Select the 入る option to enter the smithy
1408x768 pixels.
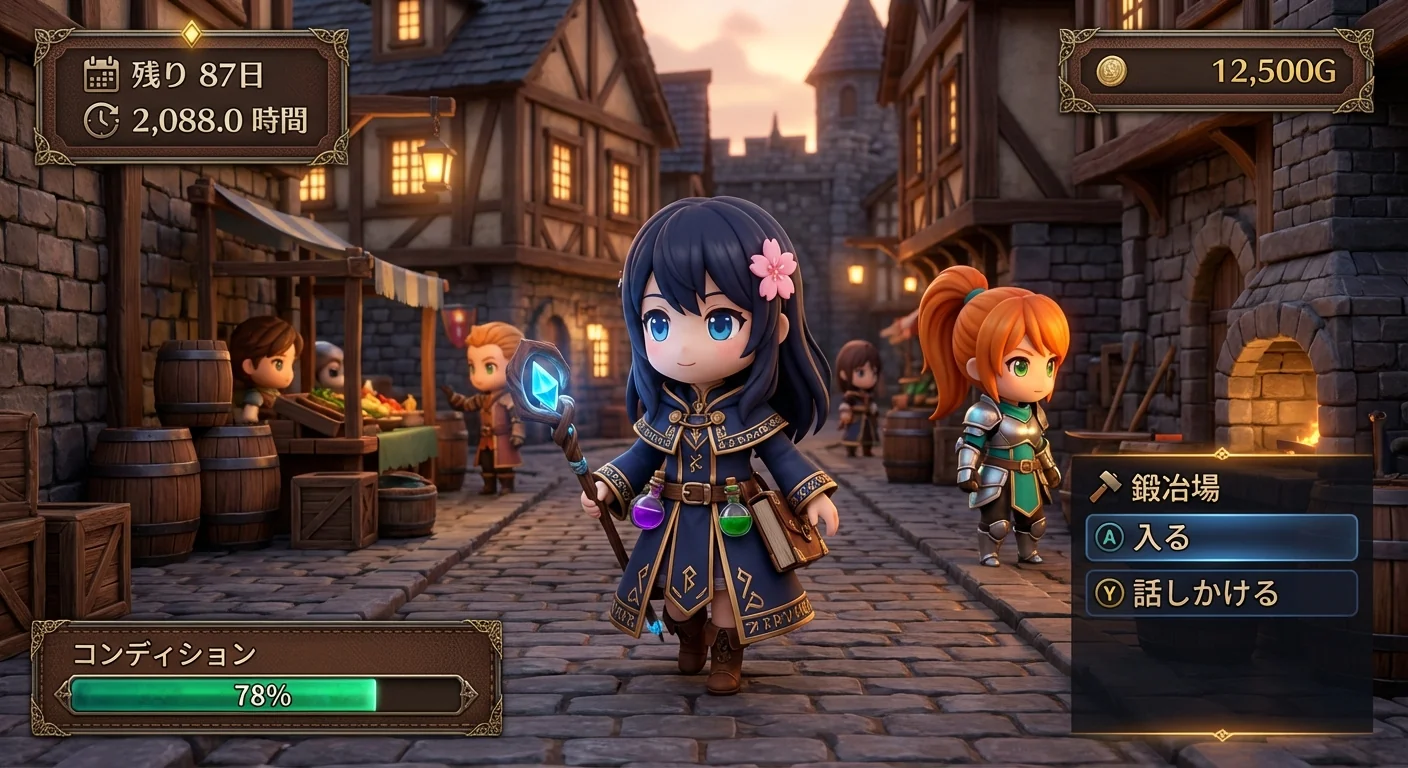(x=1221, y=538)
